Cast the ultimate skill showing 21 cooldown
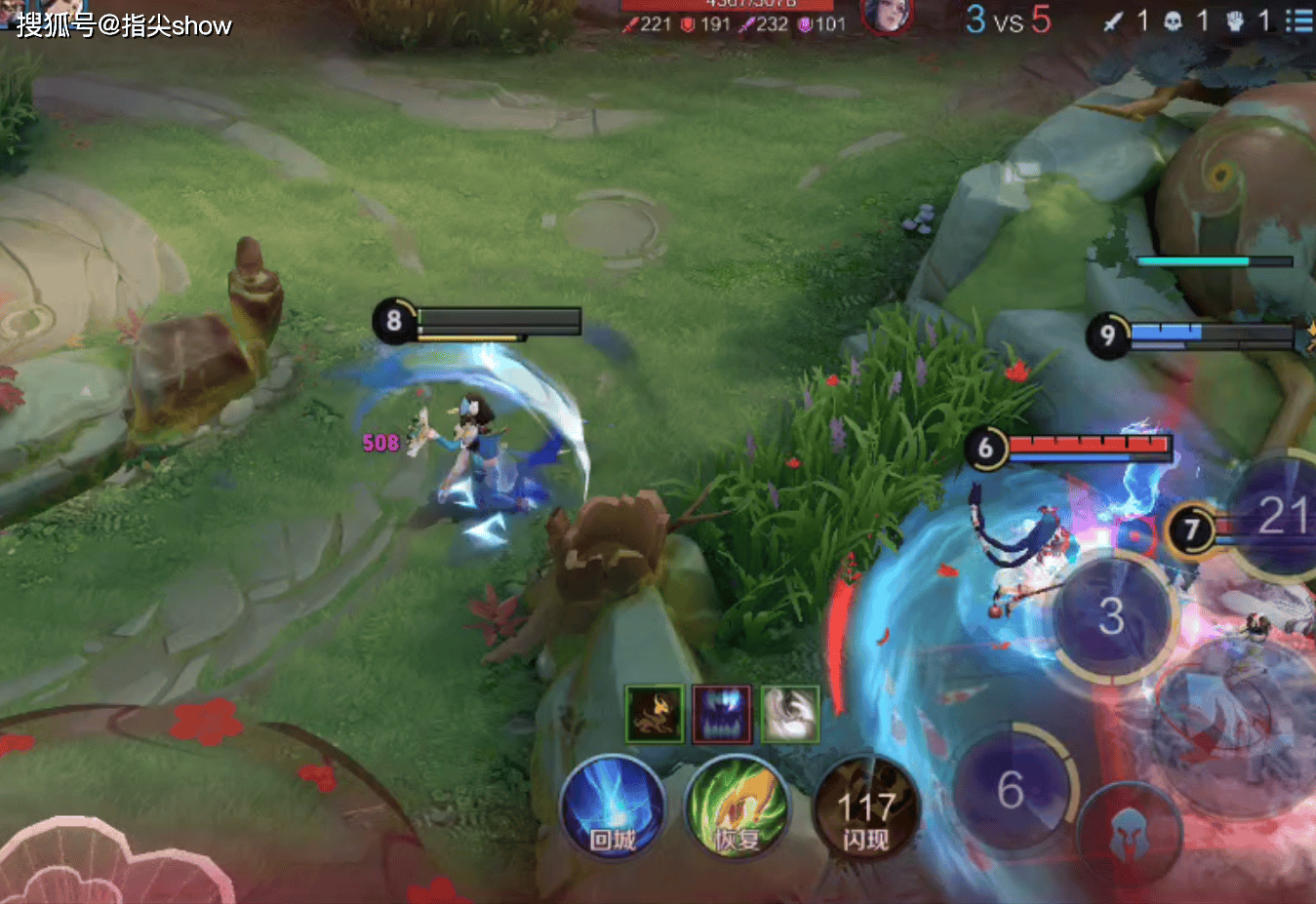The height and width of the screenshot is (904, 1316). [1280, 517]
